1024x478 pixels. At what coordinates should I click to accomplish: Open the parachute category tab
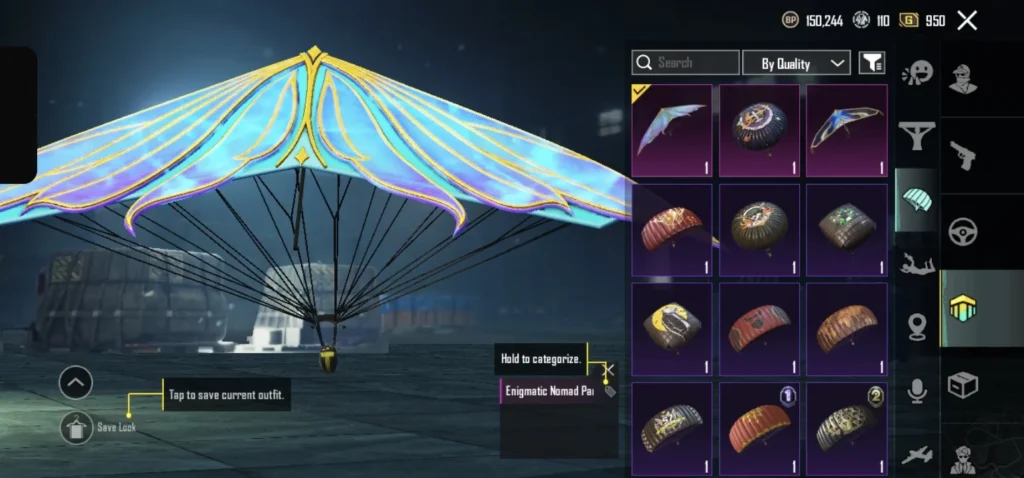(916, 199)
